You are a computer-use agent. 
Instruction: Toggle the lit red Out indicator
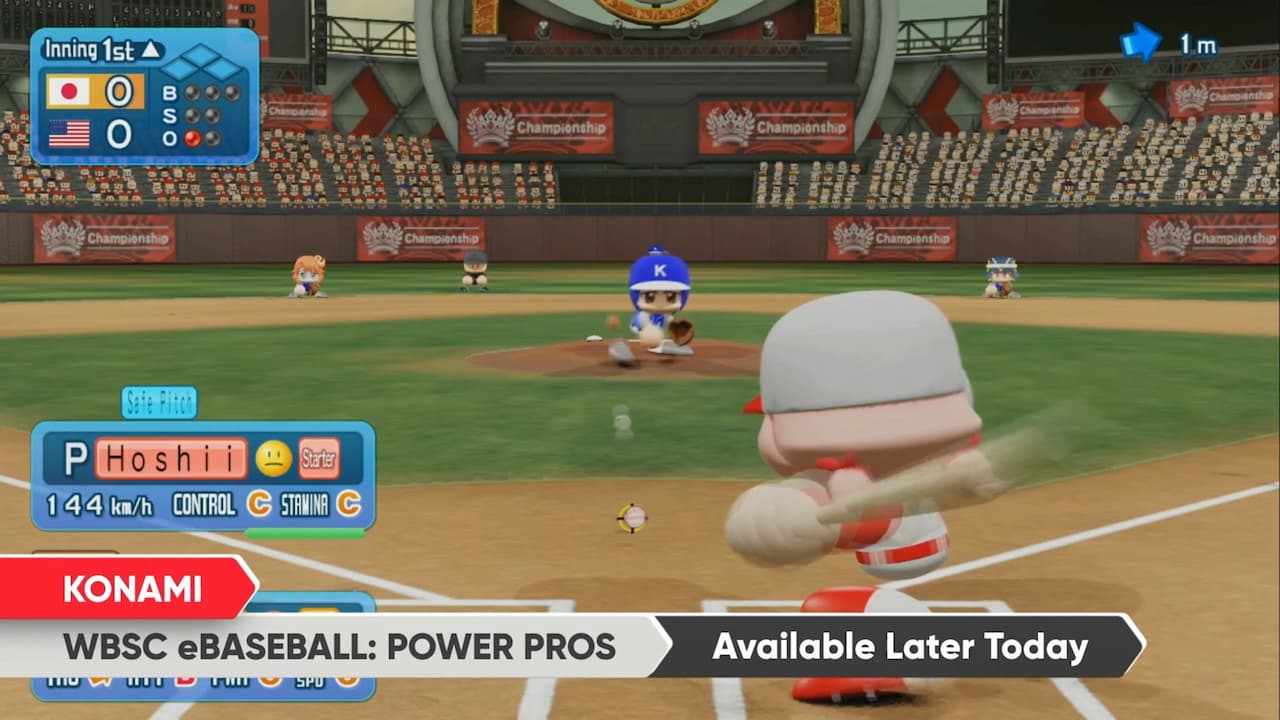point(192,137)
